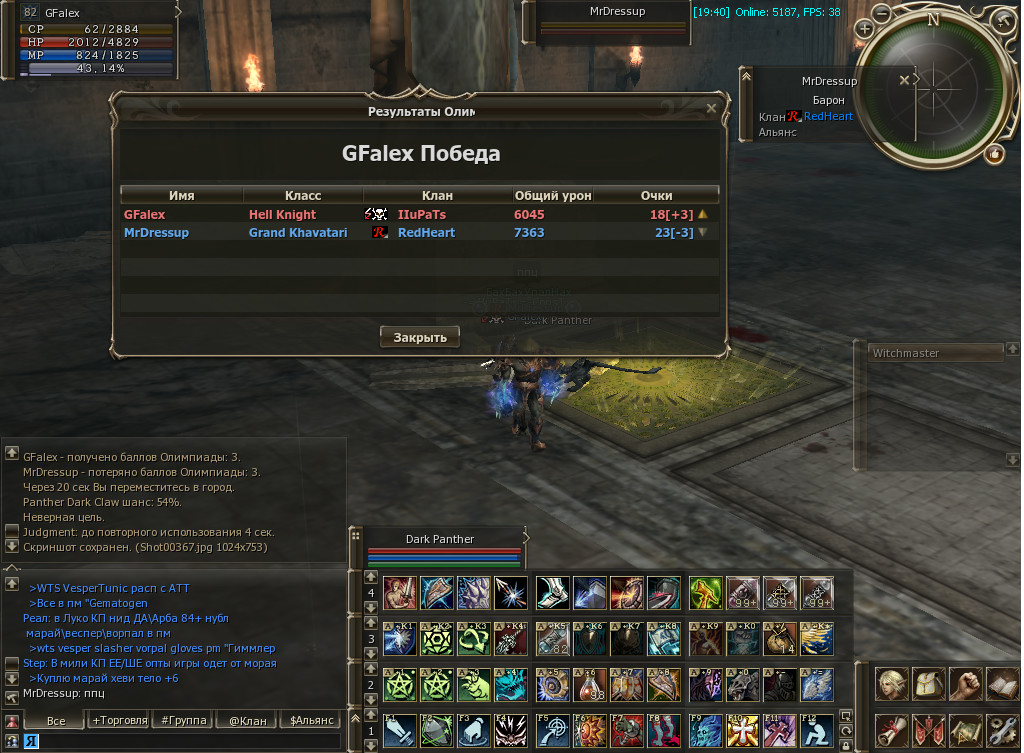Zoom out the minimap with minus button
The height and width of the screenshot is (753, 1024).
click(881, 12)
